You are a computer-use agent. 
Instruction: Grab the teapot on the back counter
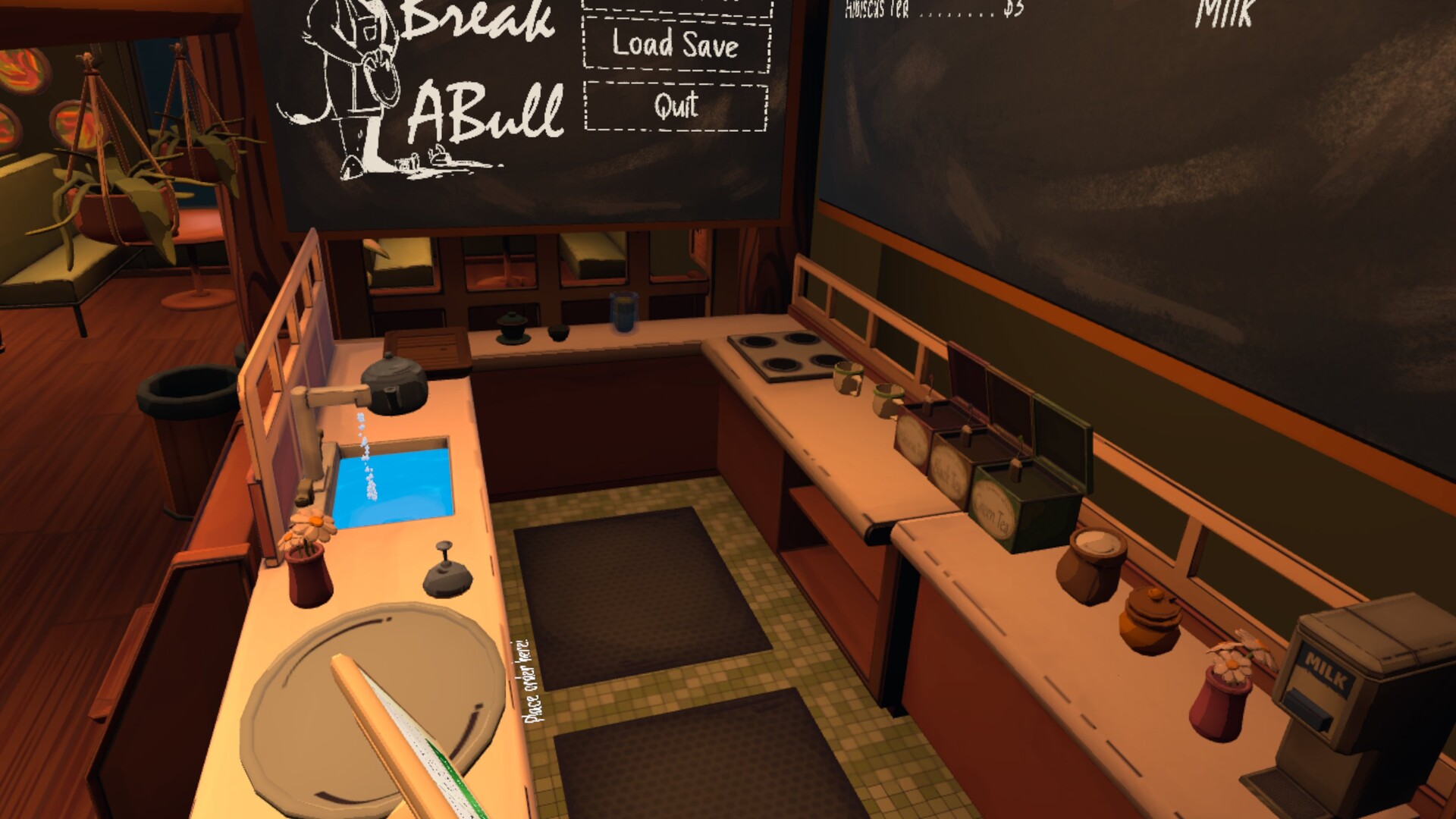(x=512, y=326)
